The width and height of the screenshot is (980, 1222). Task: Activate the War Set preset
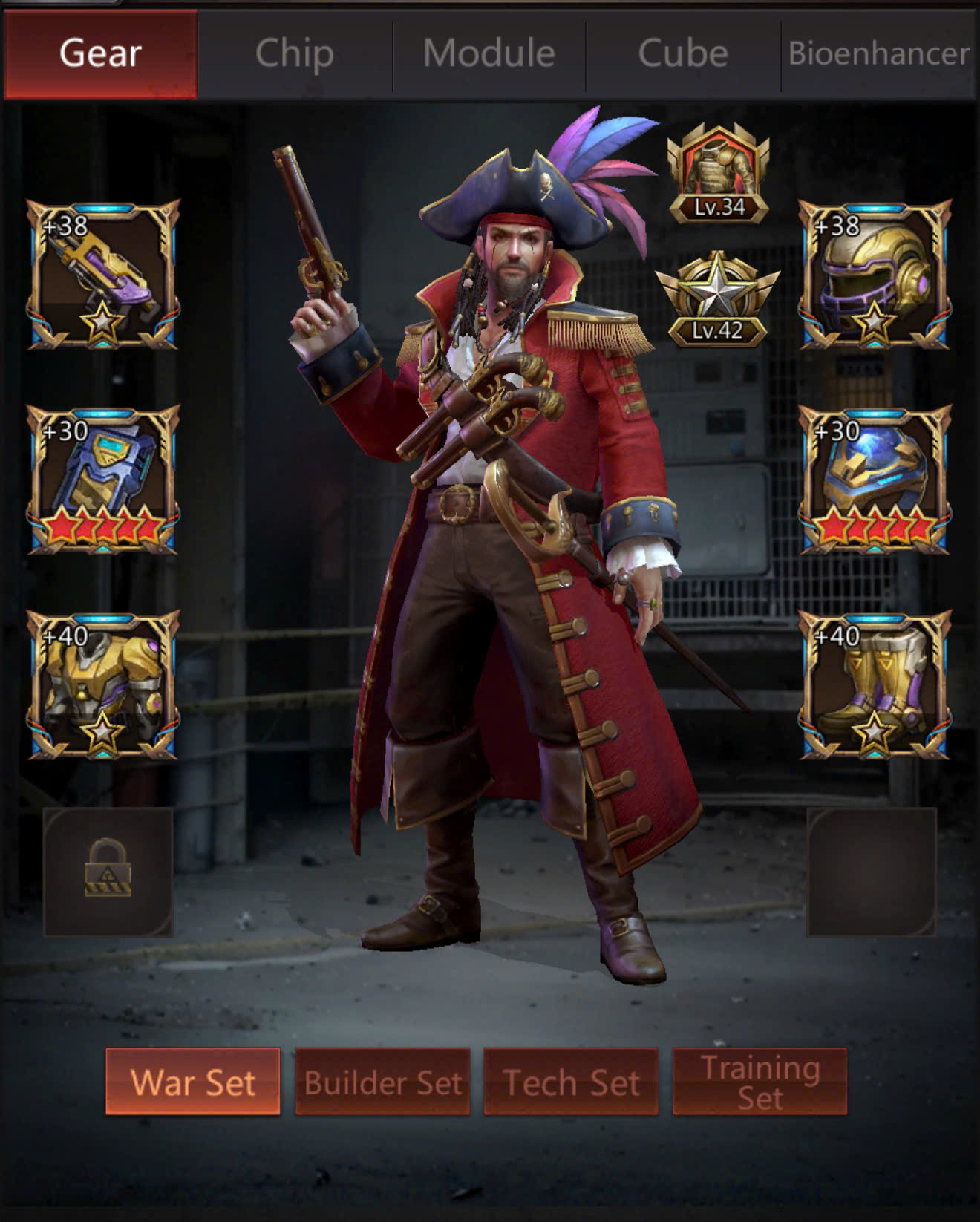pyautogui.click(x=193, y=1082)
